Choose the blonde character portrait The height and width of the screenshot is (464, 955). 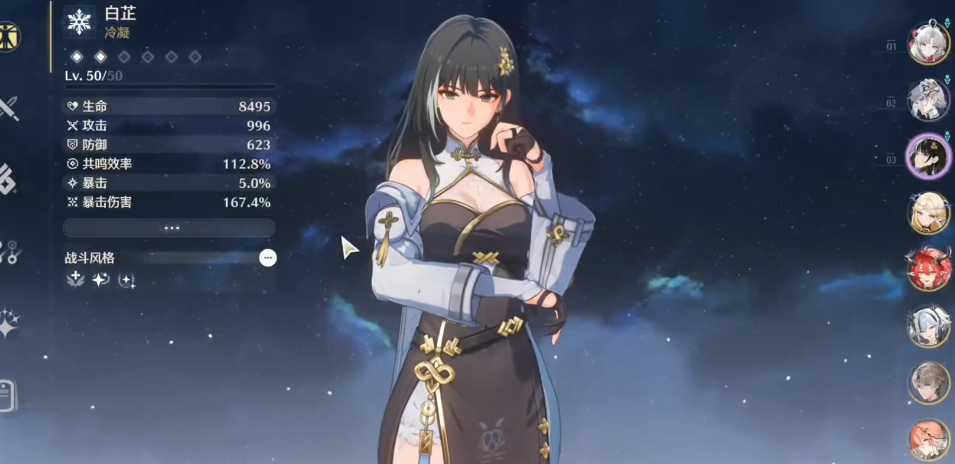click(x=928, y=213)
